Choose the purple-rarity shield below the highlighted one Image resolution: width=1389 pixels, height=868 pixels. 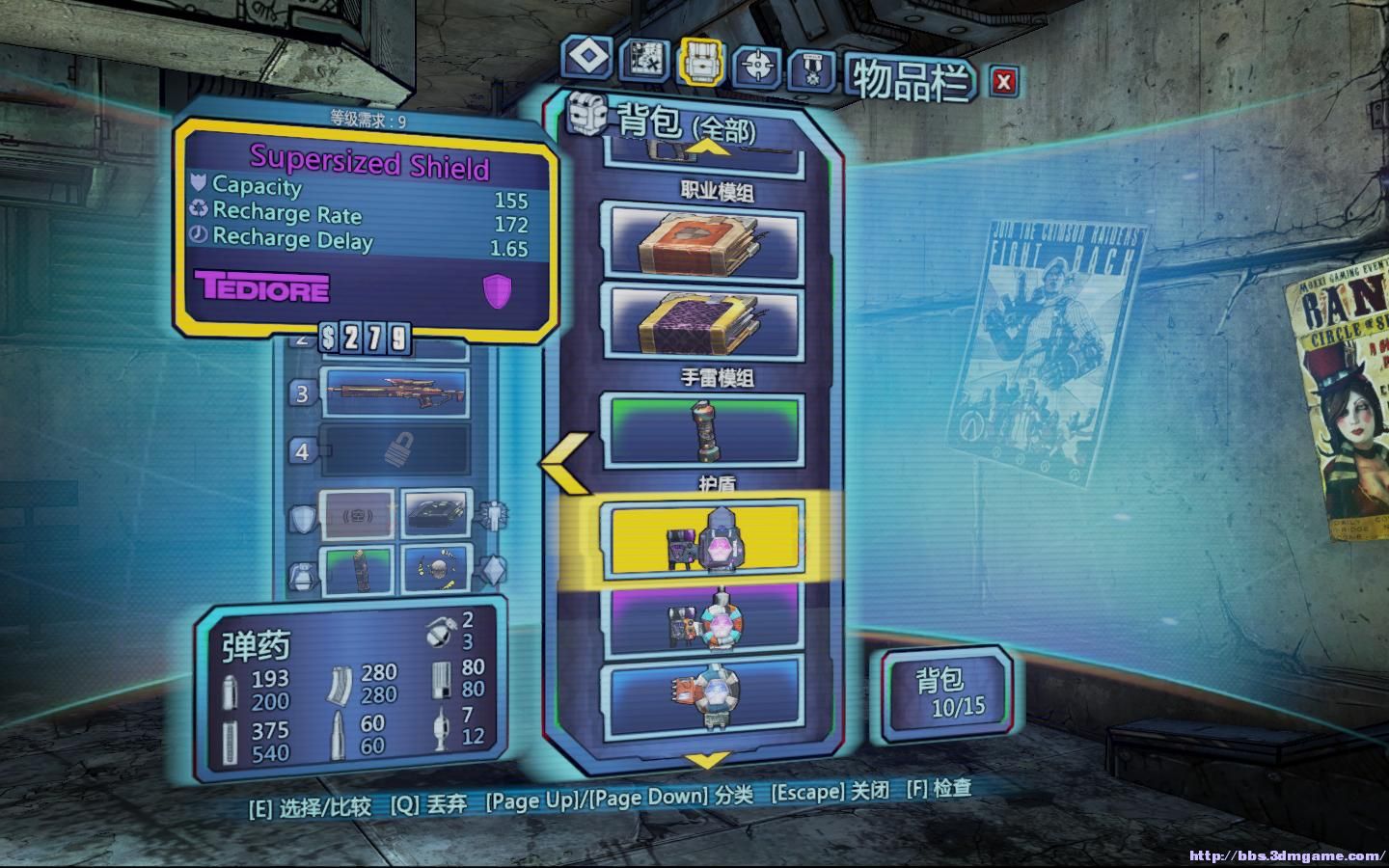click(702, 620)
